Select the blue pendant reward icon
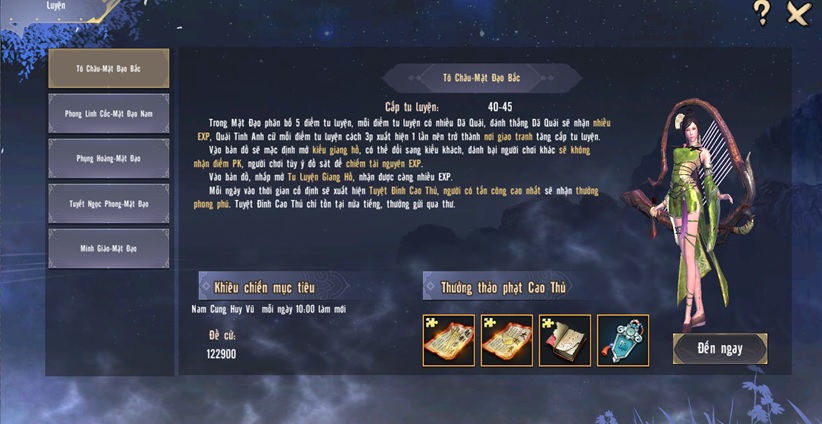This screenshot has height=424, width=822. (x=623, y=340)
